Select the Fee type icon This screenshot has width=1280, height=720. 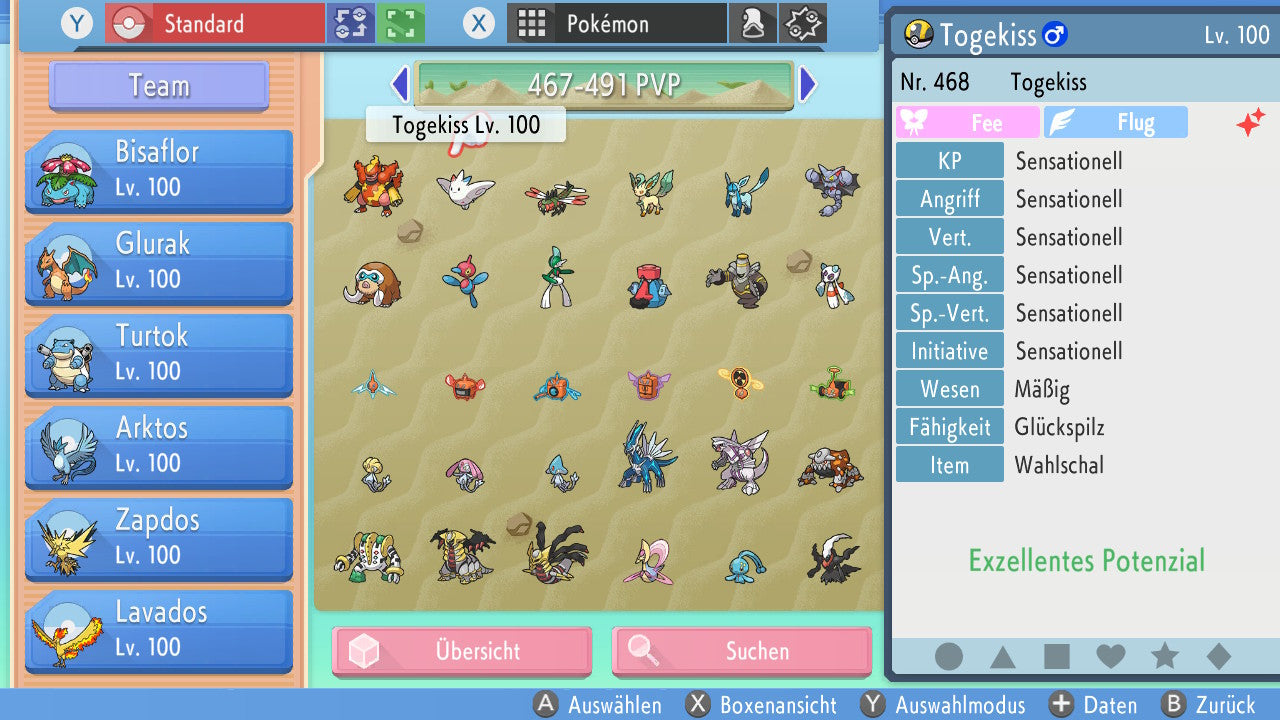coord(966,122)
